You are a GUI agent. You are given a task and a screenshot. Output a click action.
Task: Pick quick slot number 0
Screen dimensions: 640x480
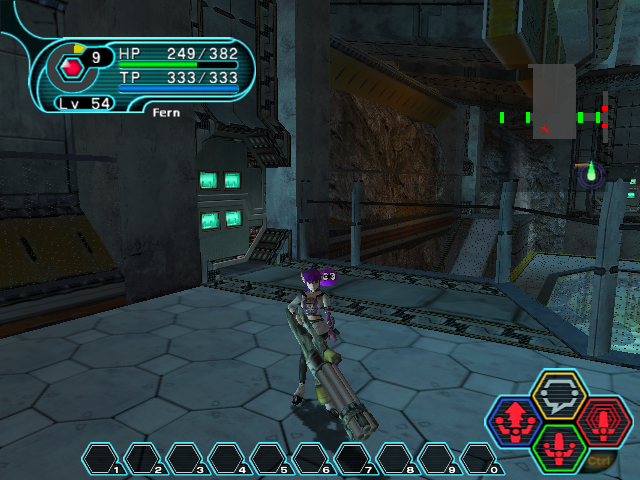(x=479, y=459)
